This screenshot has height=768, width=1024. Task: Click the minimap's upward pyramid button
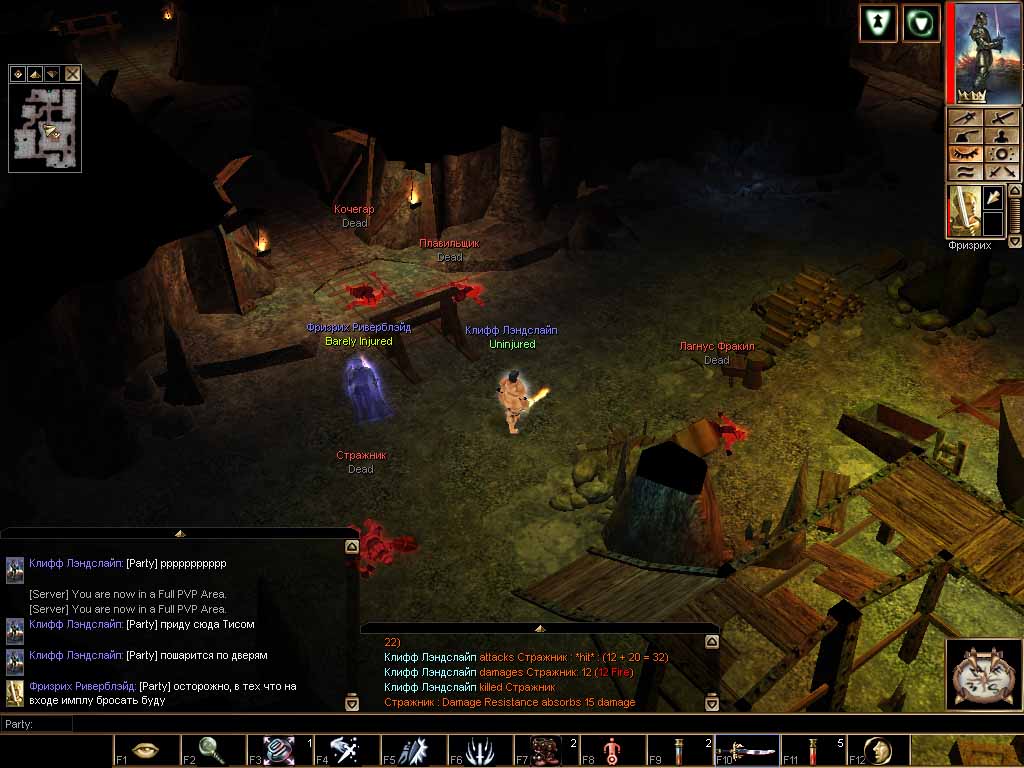tap(35, 74)
